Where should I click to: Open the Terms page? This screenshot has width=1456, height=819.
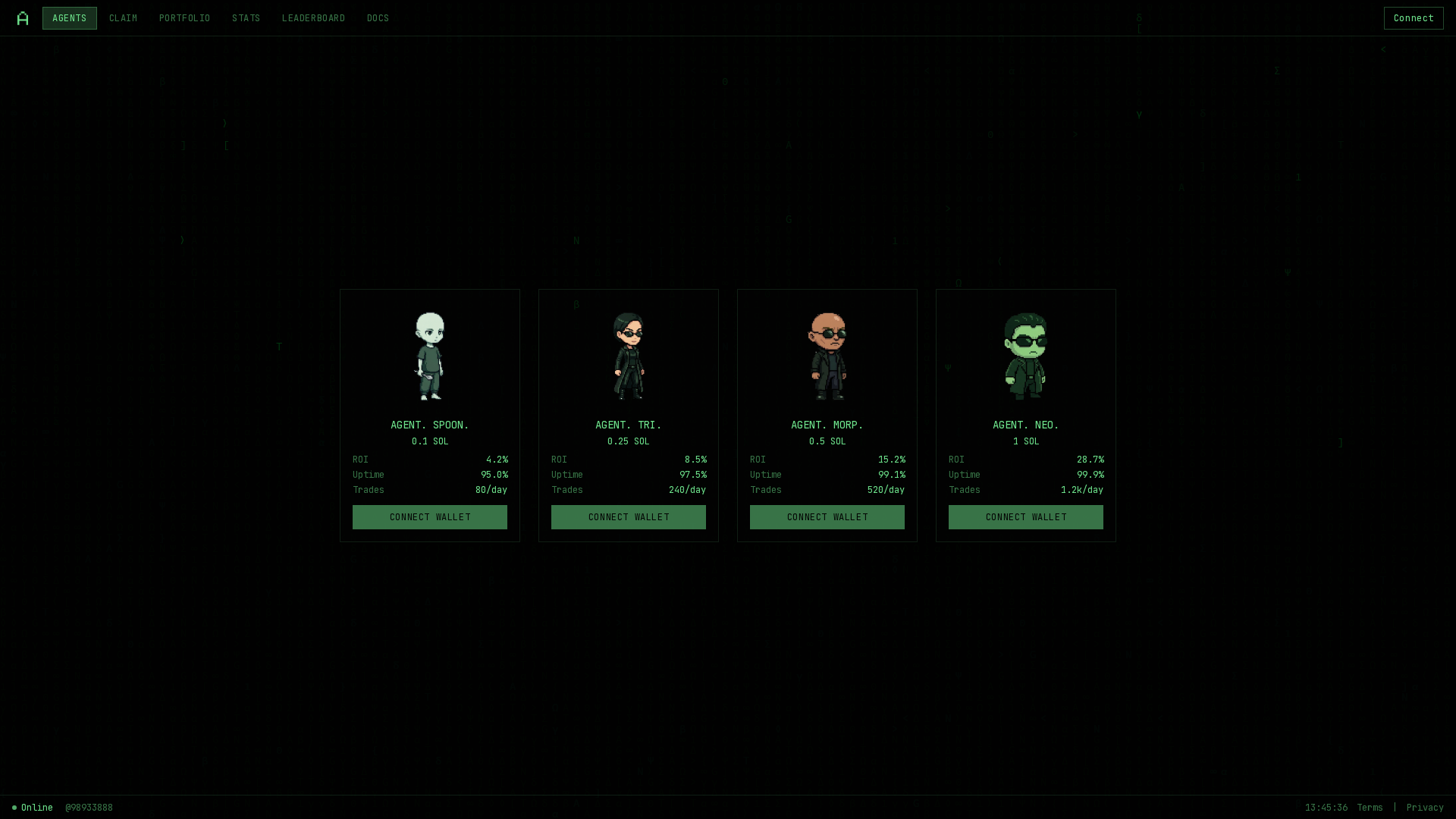click(x=1370, y=807)
